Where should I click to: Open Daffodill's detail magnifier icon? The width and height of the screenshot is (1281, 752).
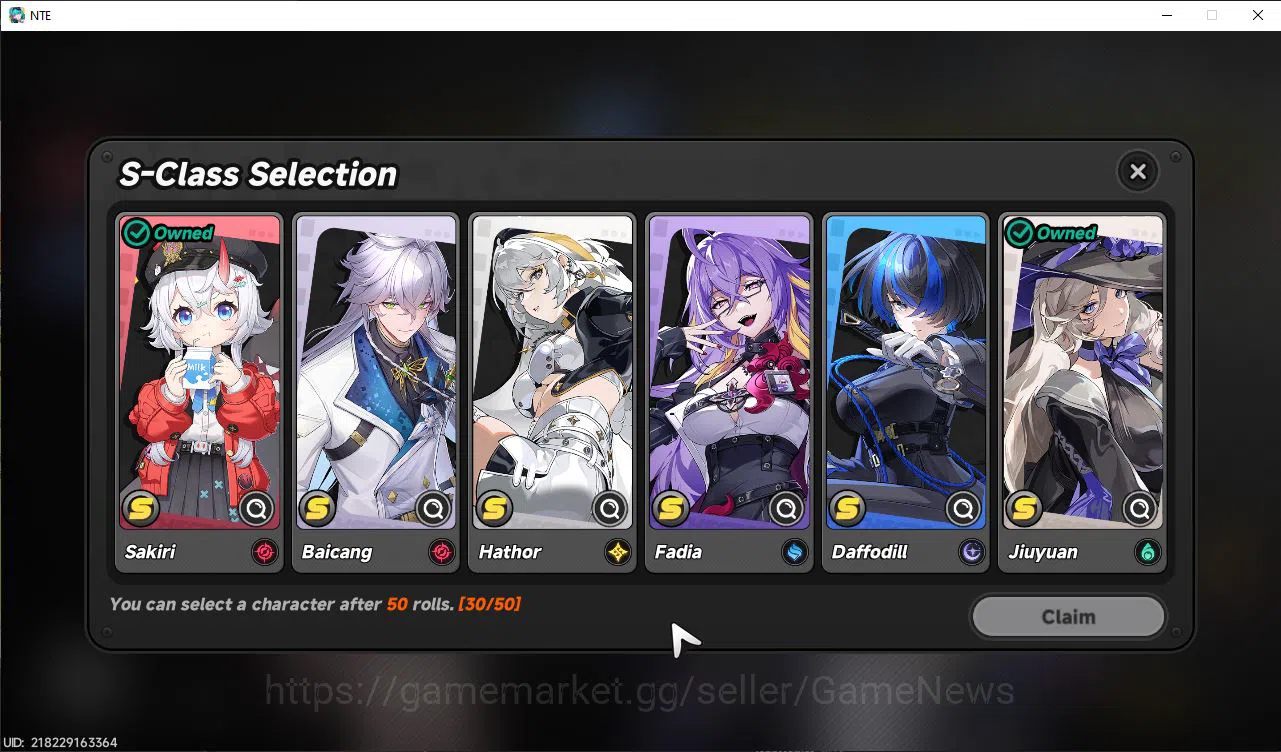click(962, 508)
